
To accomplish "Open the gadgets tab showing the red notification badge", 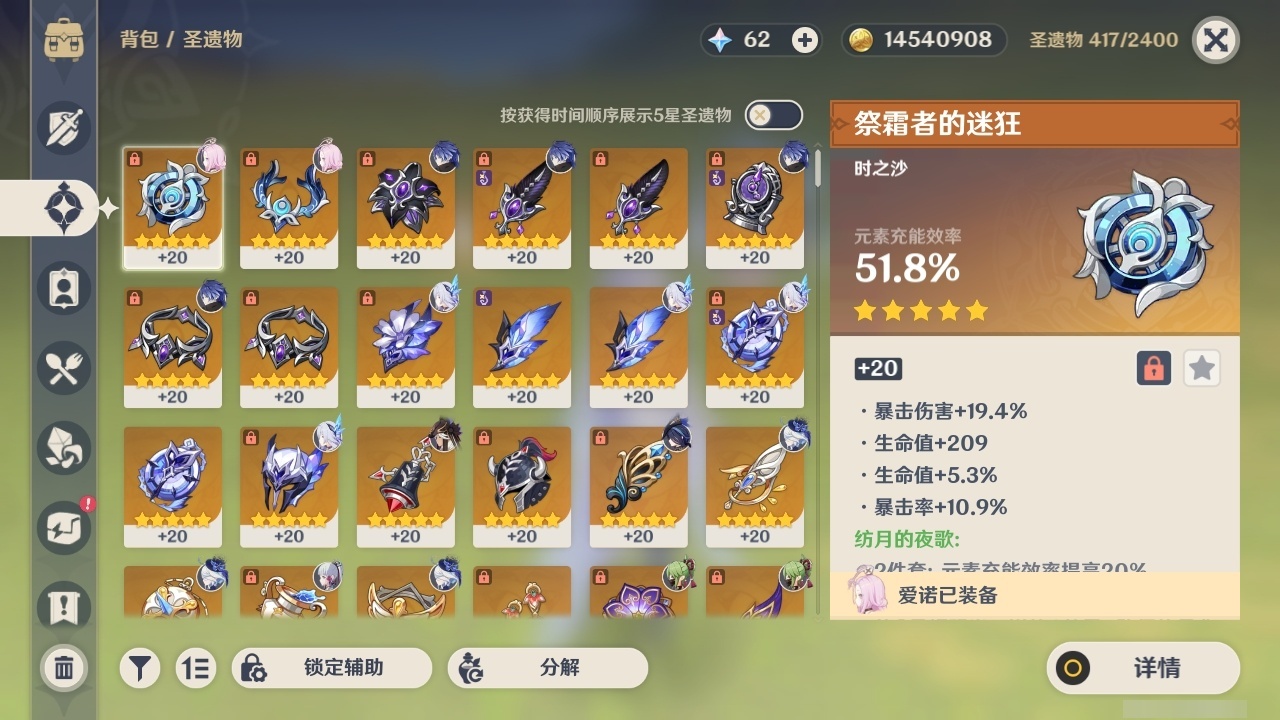I will (62, 528).
